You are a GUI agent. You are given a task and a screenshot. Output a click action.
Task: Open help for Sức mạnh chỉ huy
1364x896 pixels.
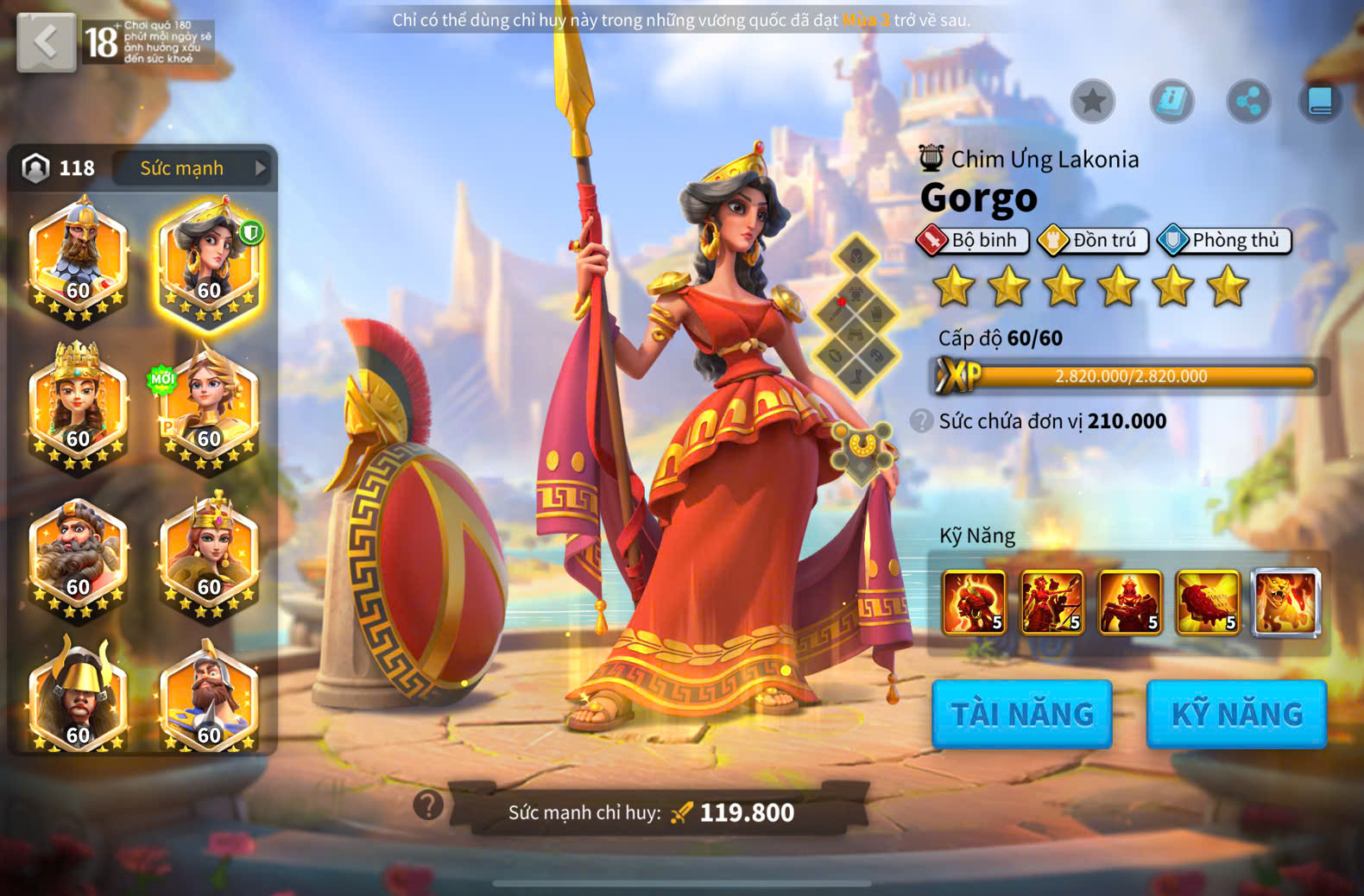[428, 805]
